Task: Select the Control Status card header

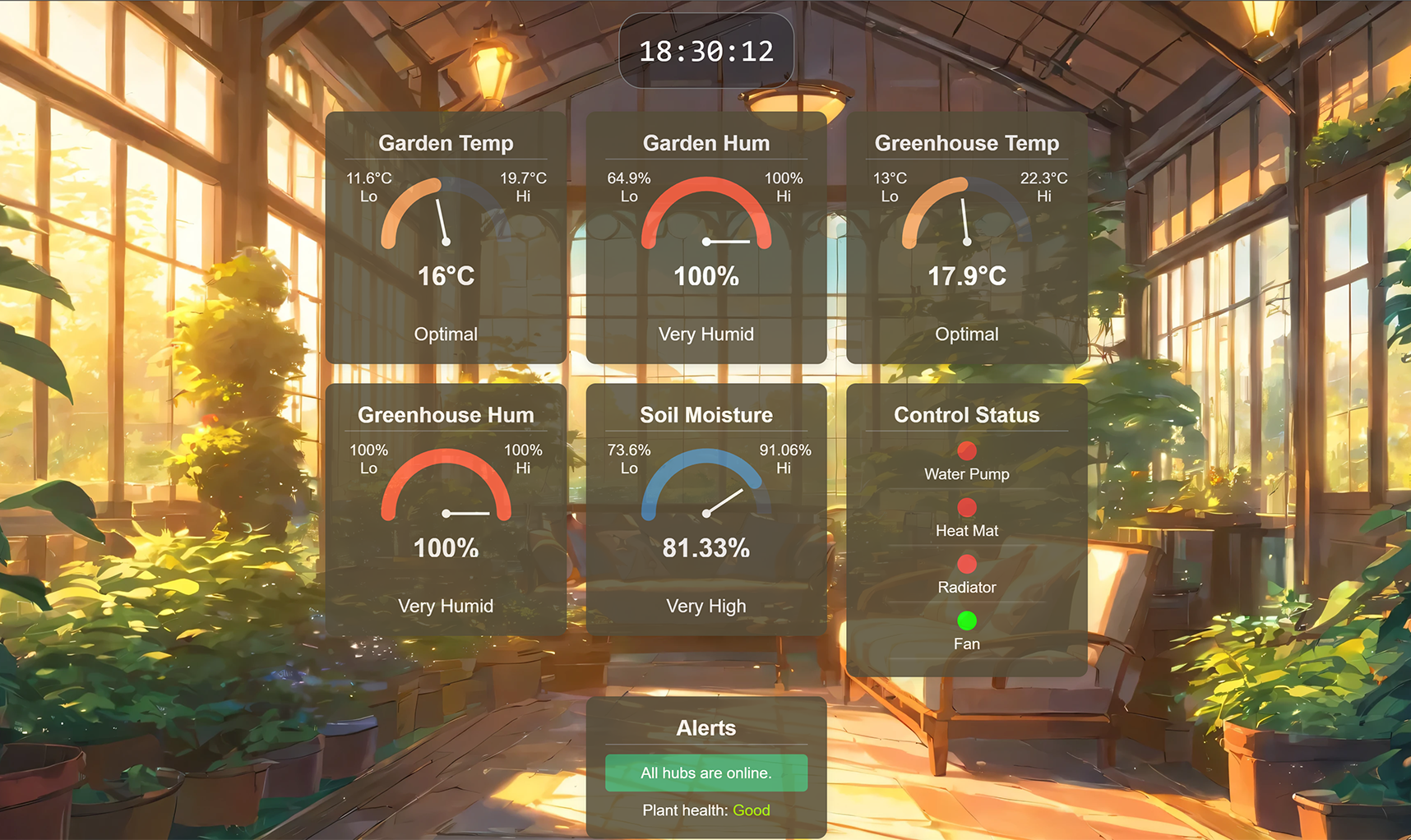Action: pos(966,415)
